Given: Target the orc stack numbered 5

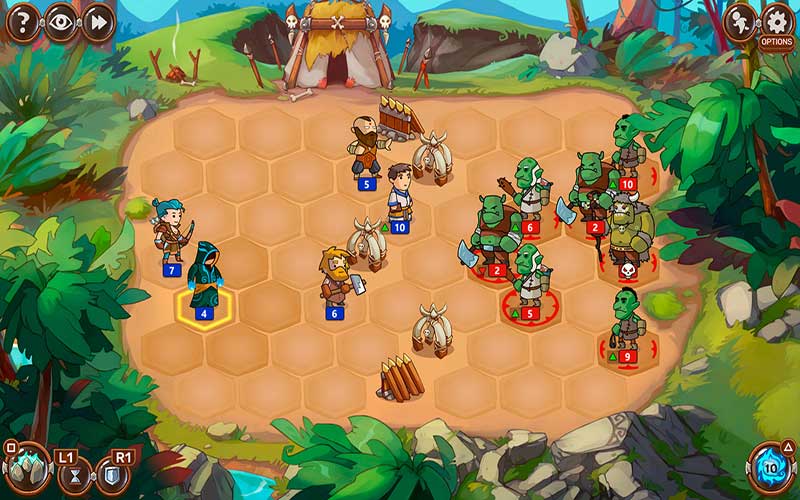Looking at the screenshot, I should pos(529,277).
